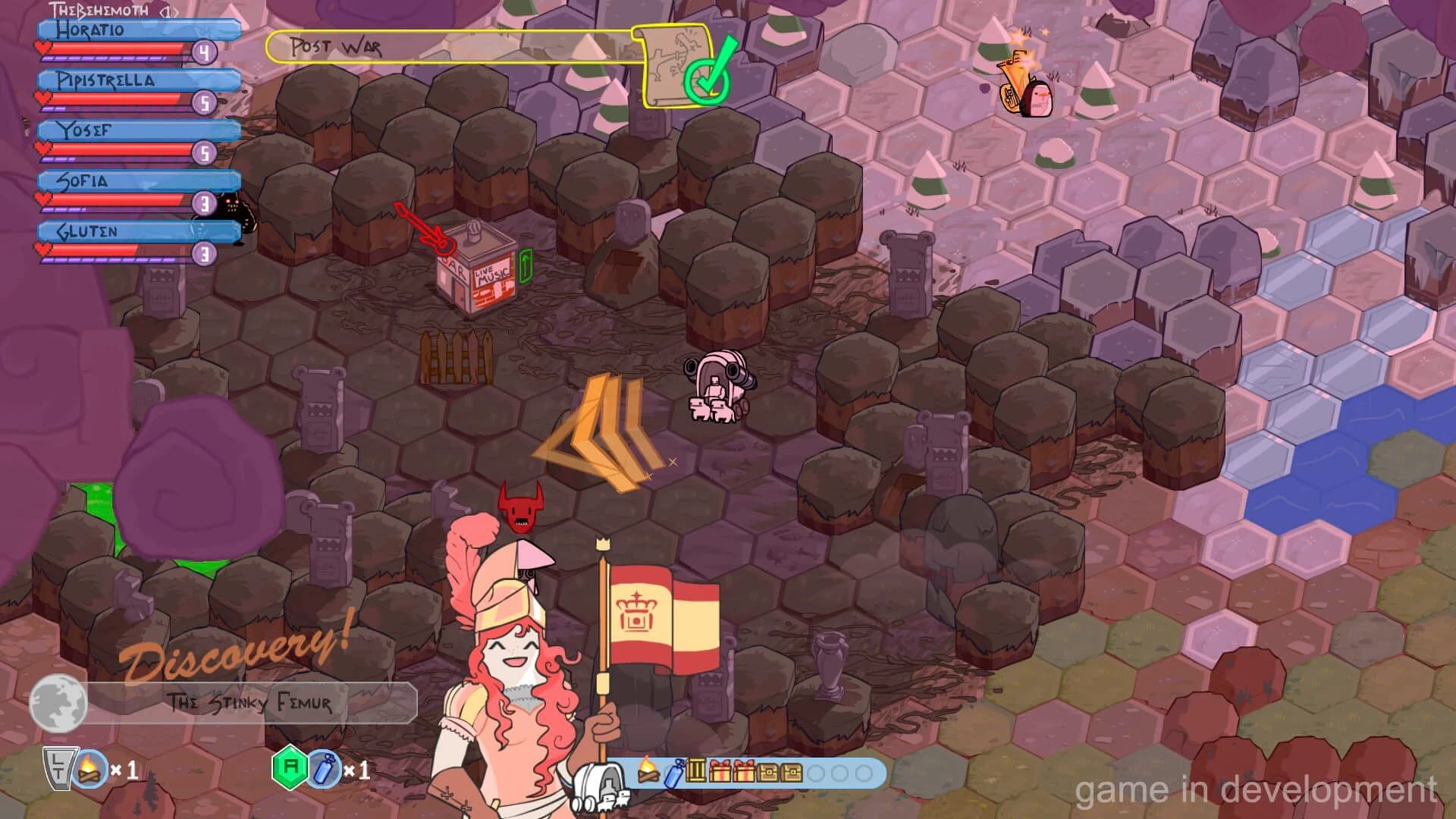
Task: Select the campfire icon next to the LT prompt
Action: pos(91,771)
